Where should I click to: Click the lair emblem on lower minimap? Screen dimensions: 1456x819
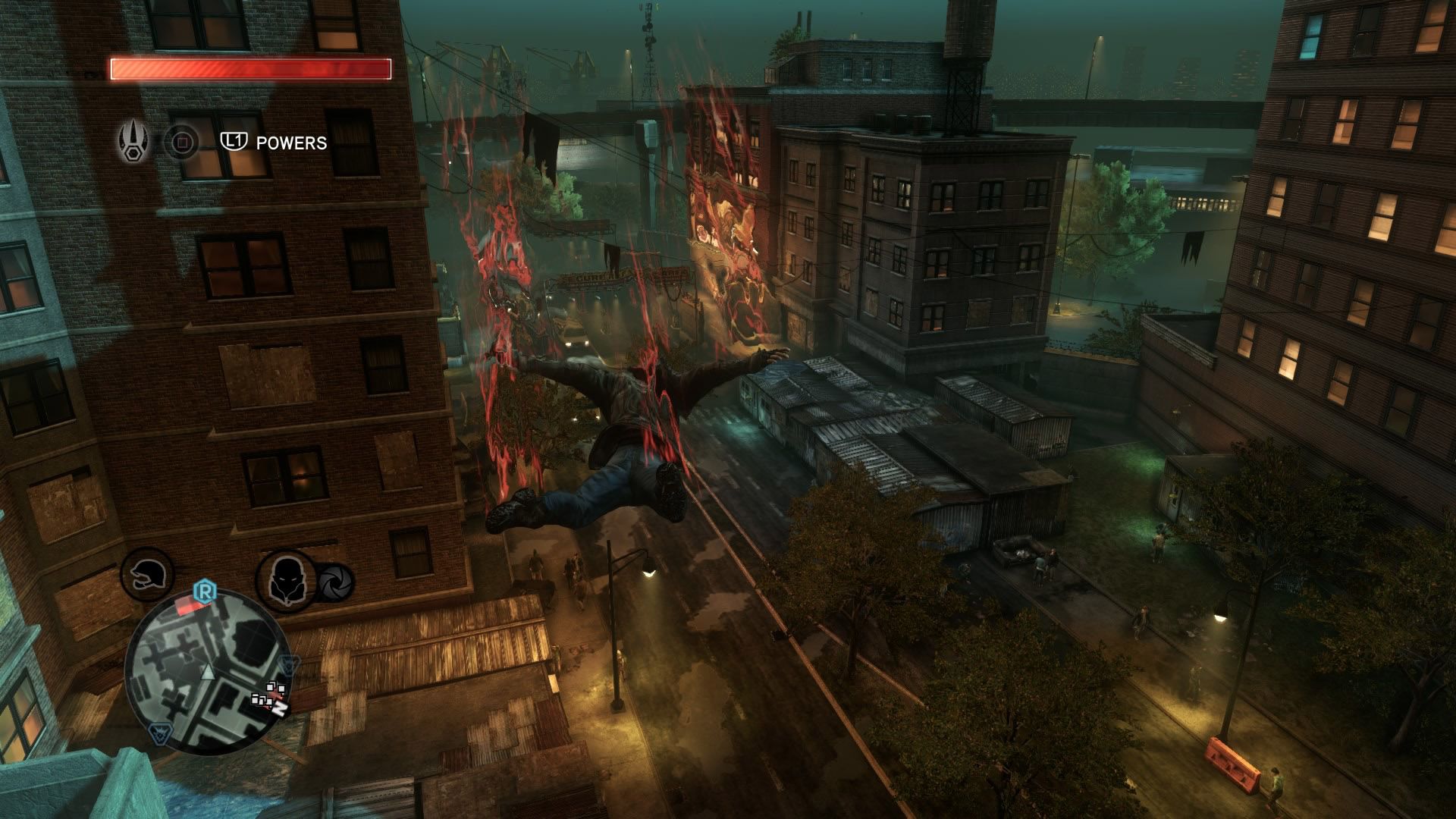[x=160, y=733]
